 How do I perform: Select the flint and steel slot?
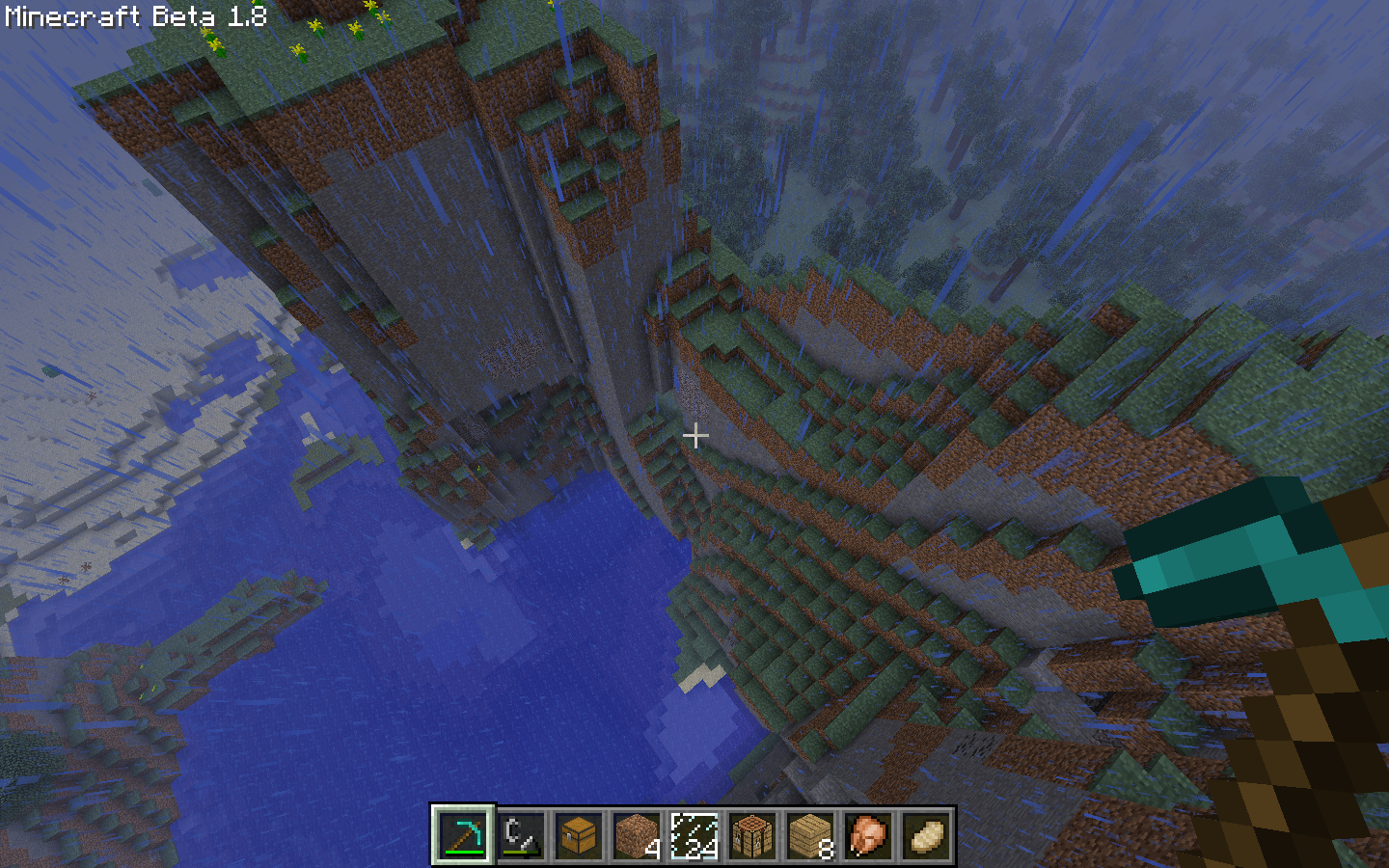click(x=521, y=835)
